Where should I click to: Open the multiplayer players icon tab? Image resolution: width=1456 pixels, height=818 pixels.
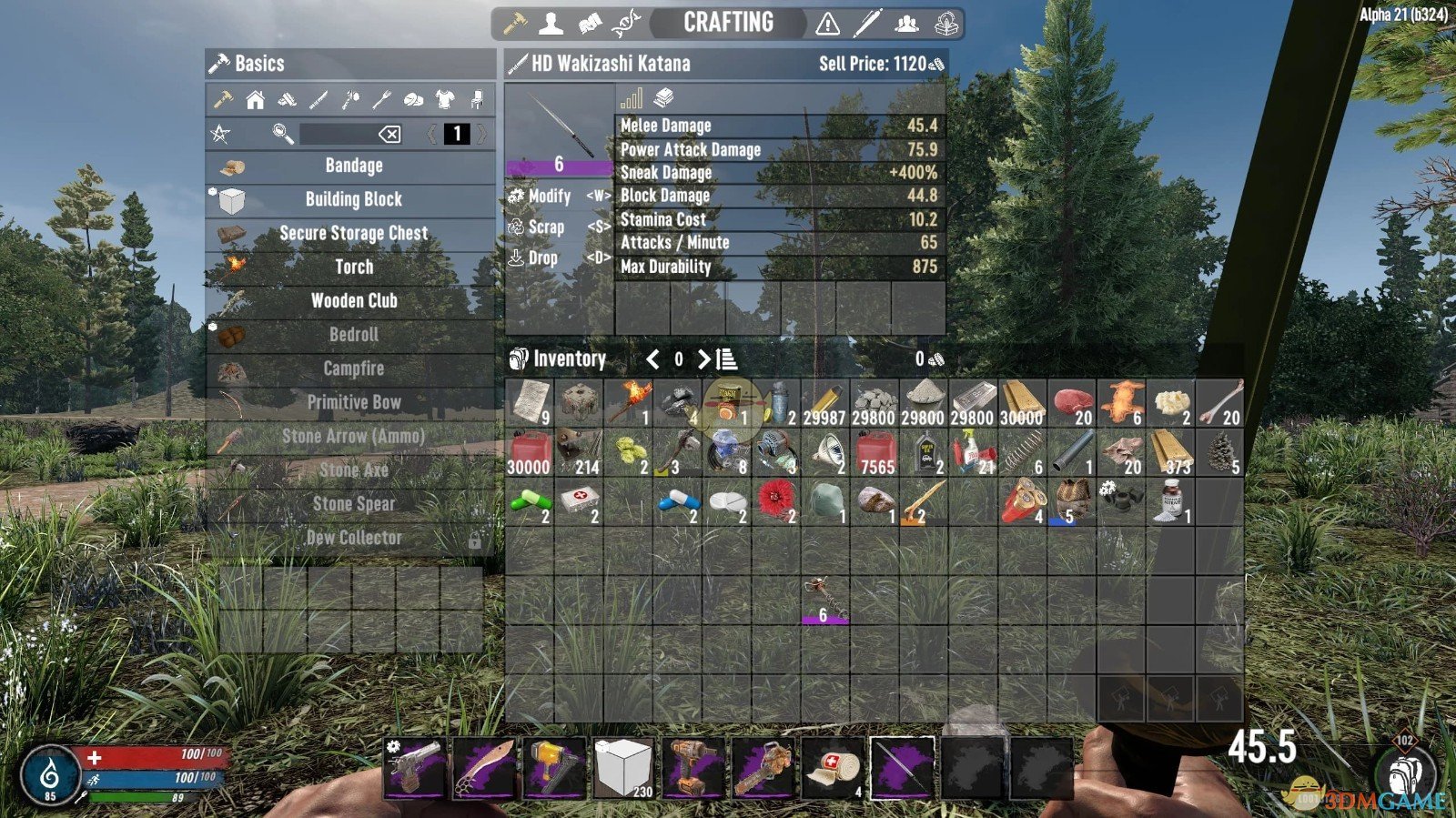click(906, 25)
